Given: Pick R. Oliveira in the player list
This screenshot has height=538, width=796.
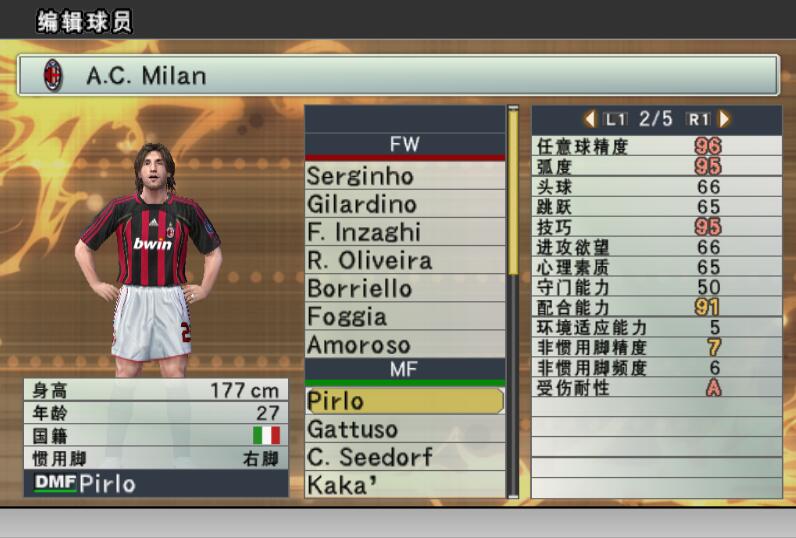Looking at the screenshot, I should coord(405,260).
